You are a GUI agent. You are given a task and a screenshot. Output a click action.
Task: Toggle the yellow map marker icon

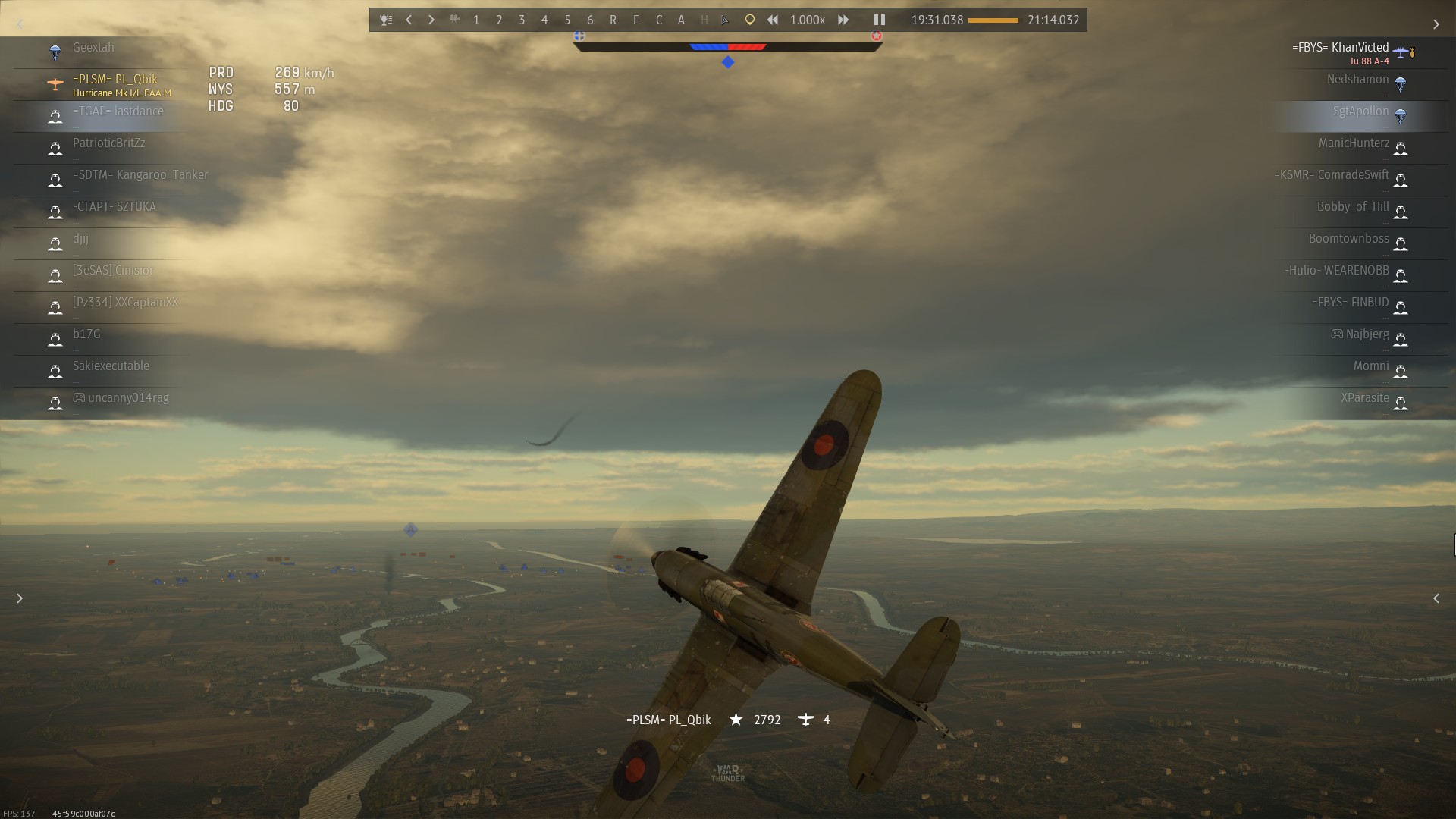pyautogui.click(x=749, y=20)
